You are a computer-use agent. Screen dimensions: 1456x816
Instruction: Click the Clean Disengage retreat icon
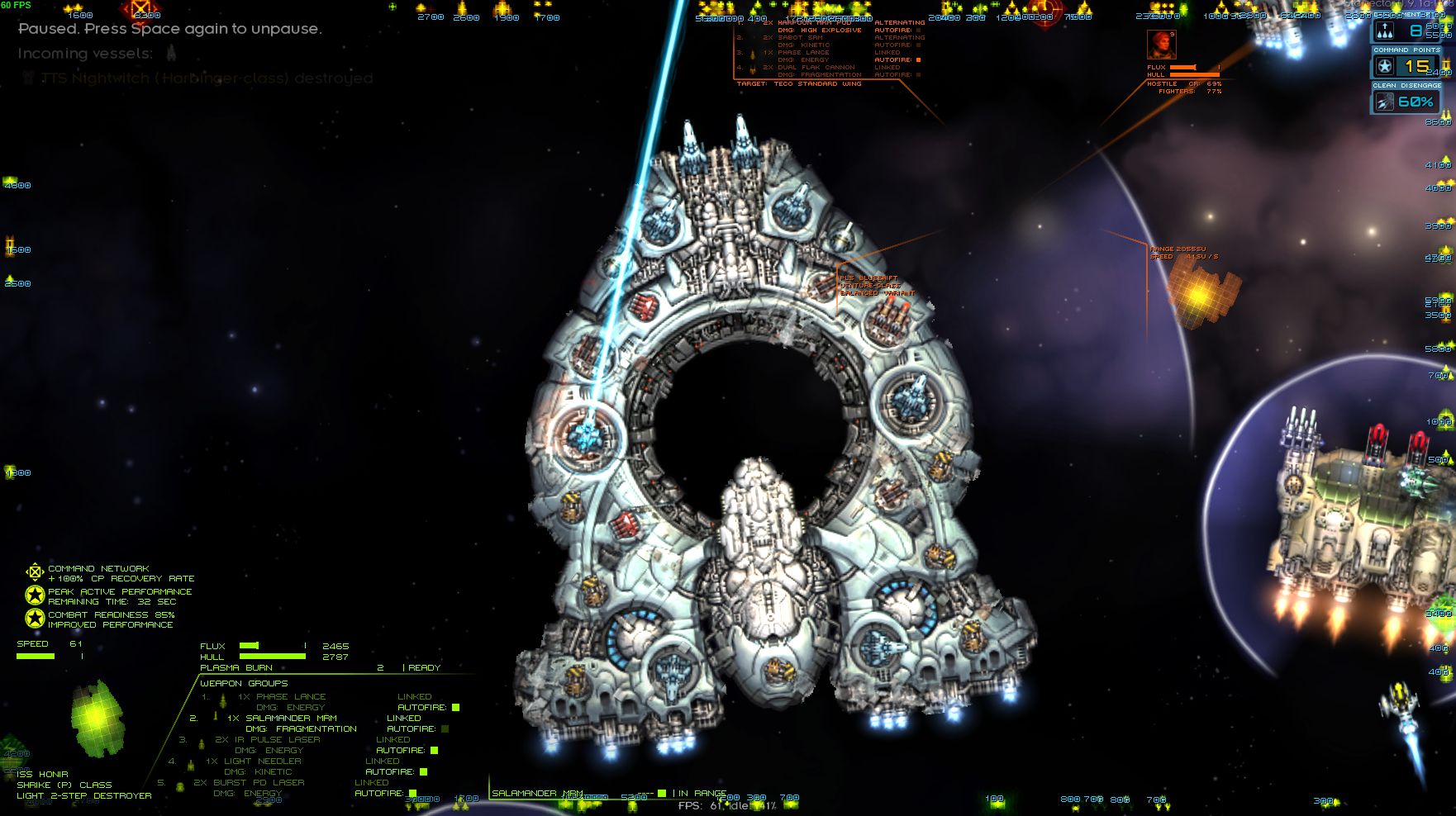[x=1385, y=102]
